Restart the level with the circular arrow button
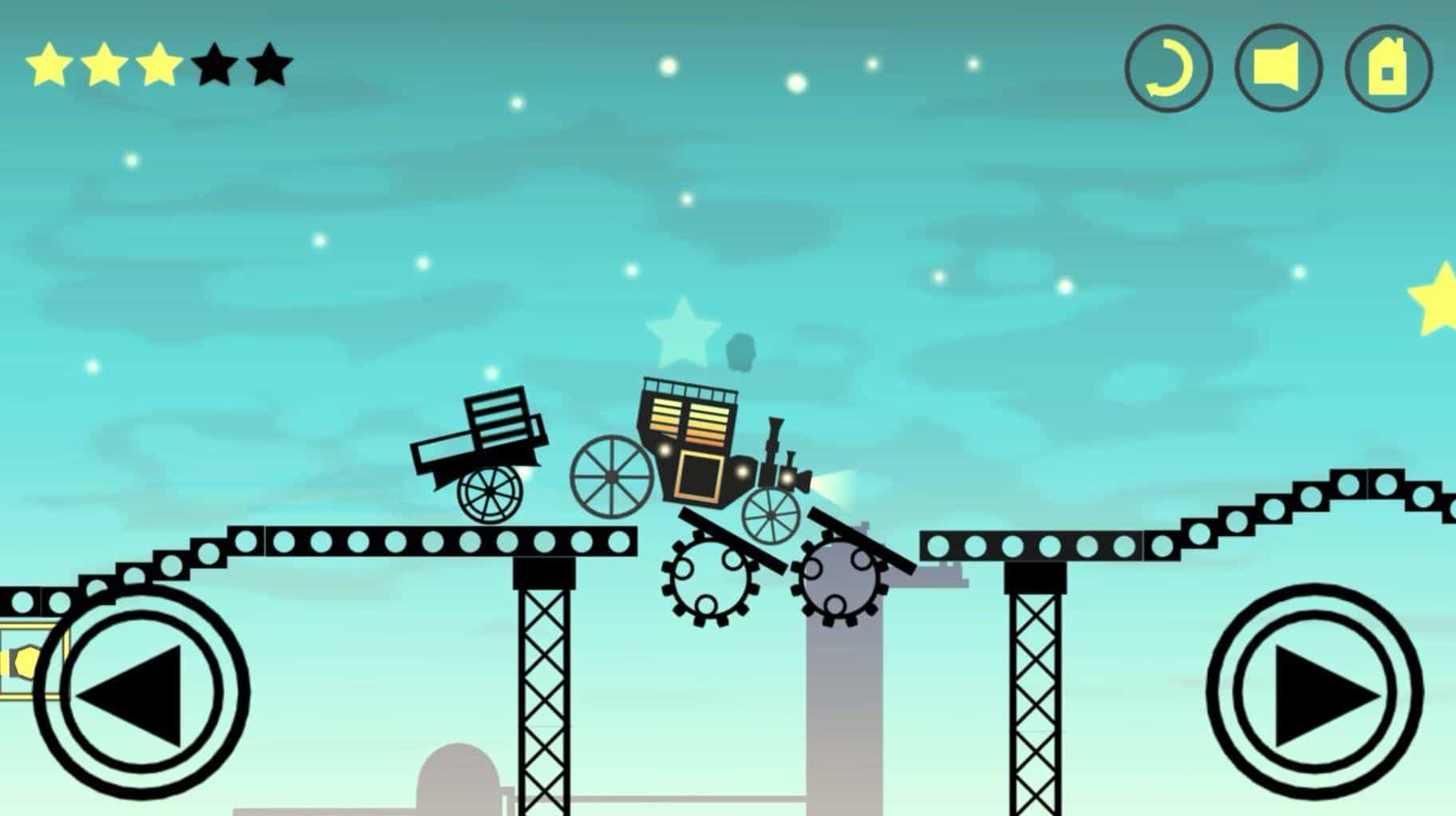Image resolution: width=1456 pixels, height=816 pixels. coord(1168,69)
